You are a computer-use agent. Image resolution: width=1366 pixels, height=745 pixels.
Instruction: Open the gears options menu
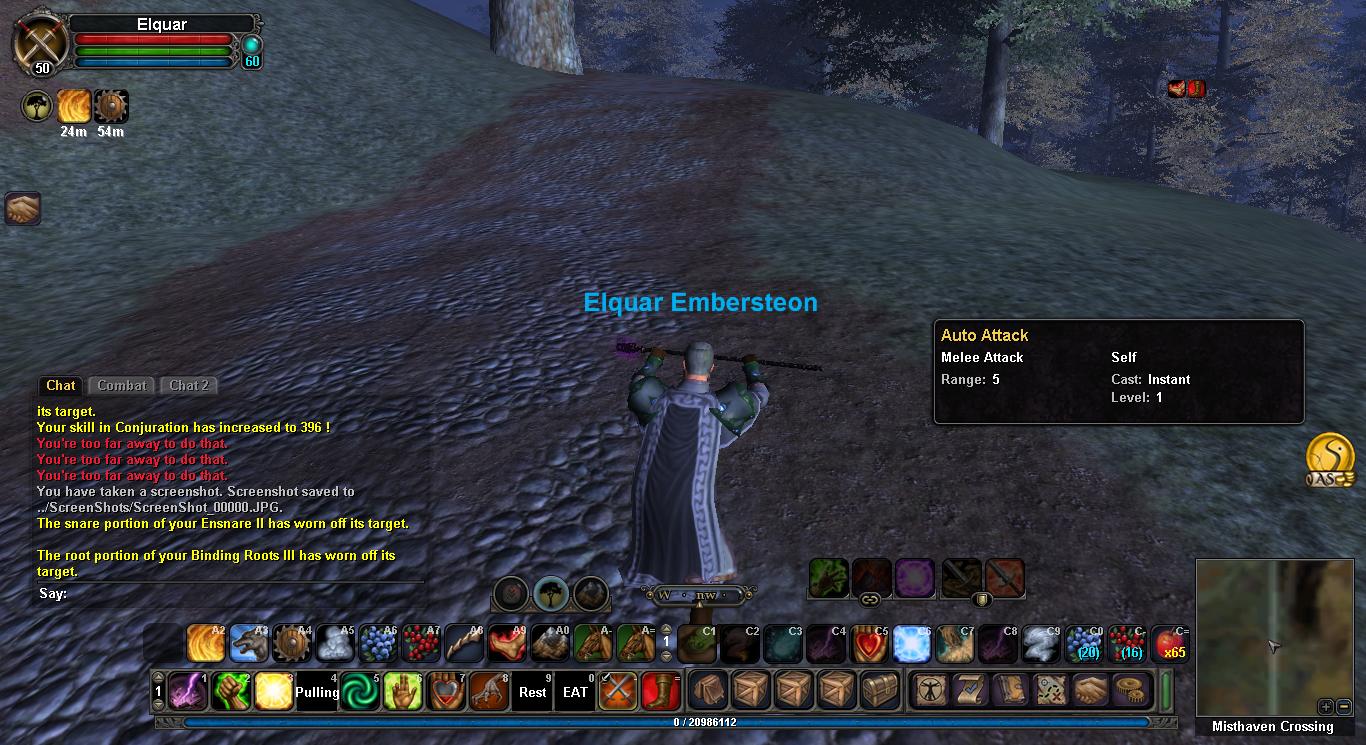[x=1129, y=691]
